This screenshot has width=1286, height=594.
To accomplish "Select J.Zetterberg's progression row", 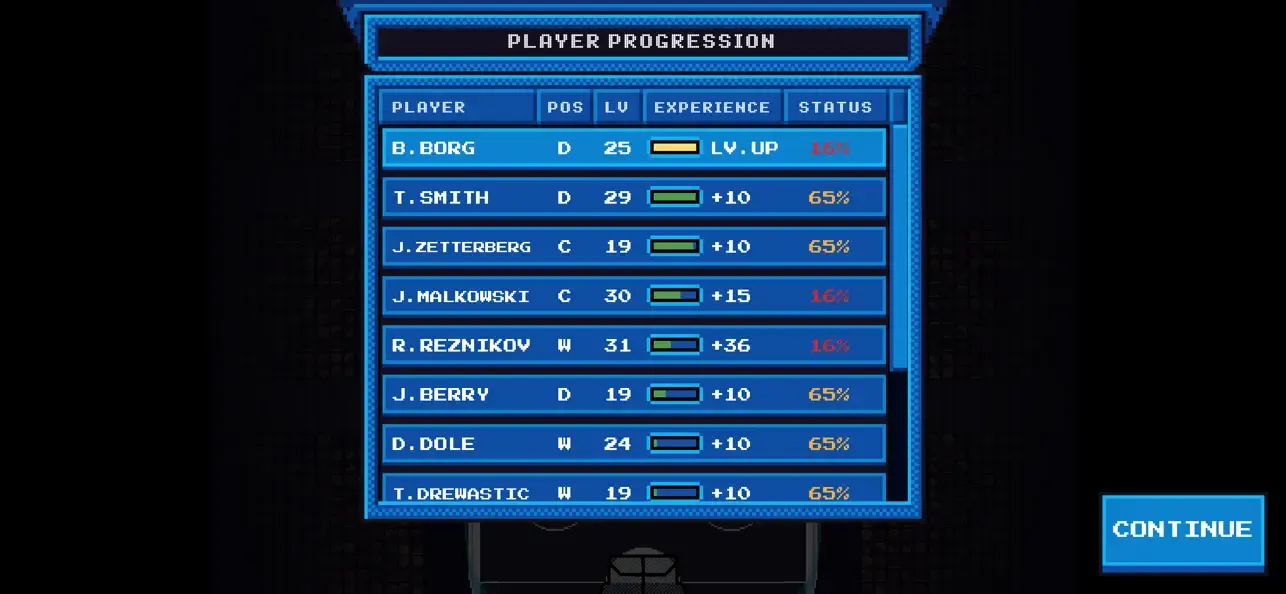I will coord(634,246).
